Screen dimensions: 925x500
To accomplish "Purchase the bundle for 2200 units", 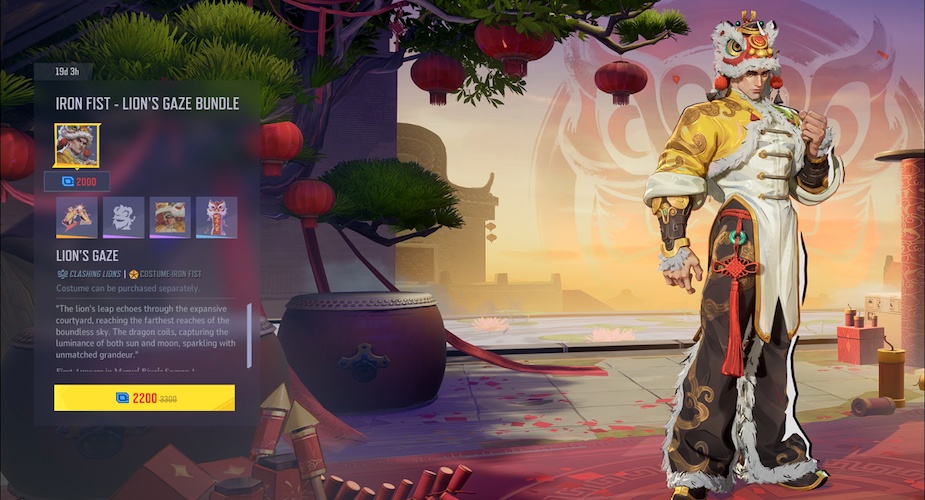I will (144, 397).
